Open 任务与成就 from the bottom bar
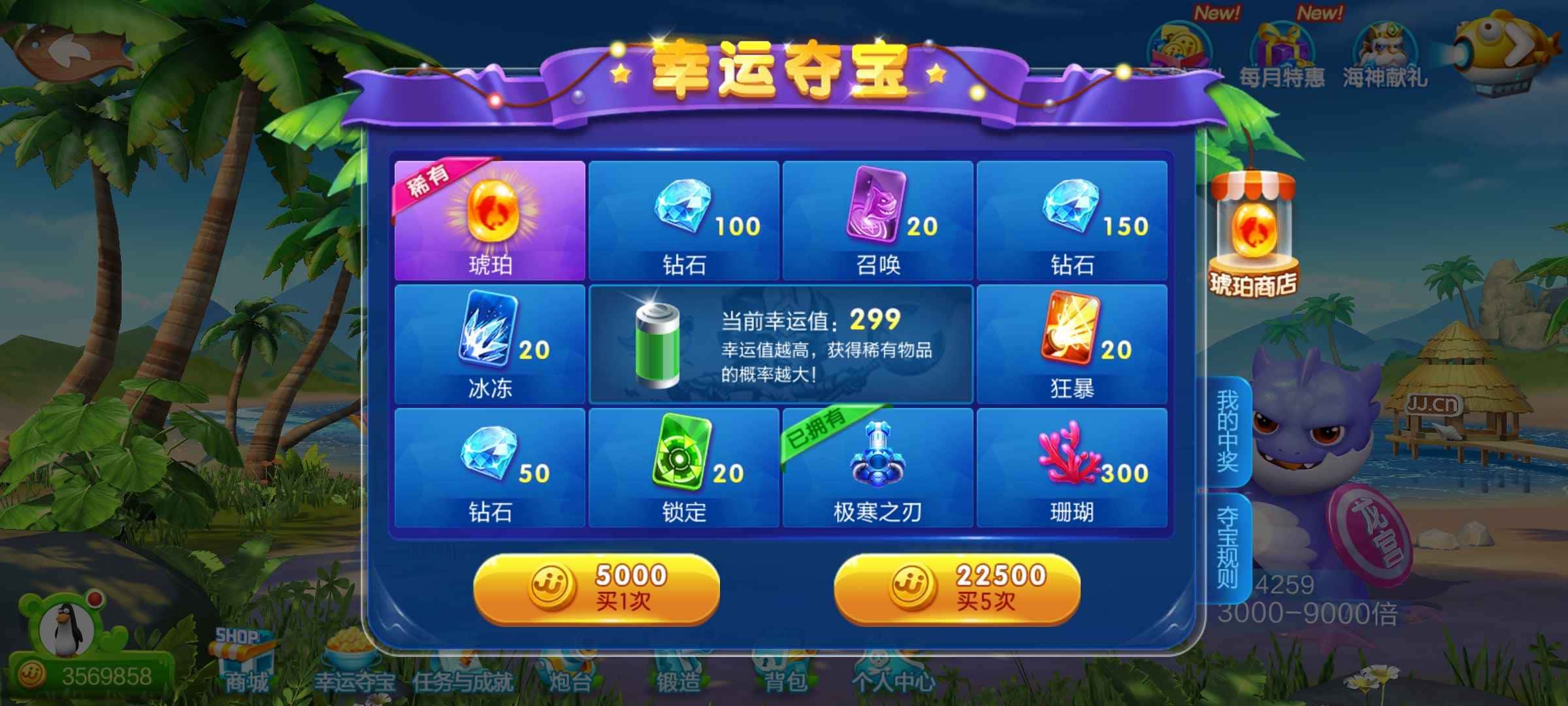This screenshot has width=1568, height=706. pos(464,677)
